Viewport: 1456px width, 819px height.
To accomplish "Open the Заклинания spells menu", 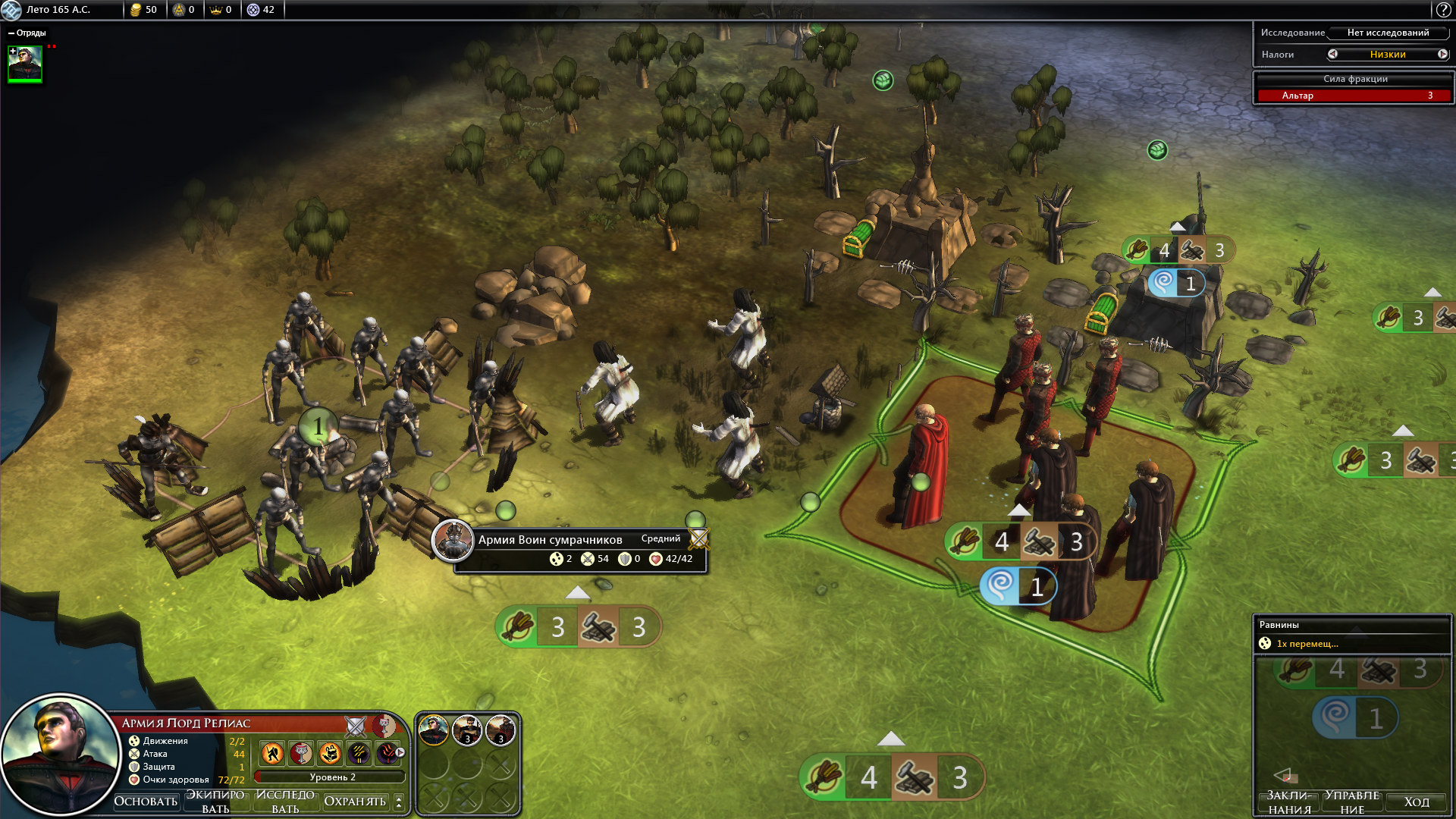I will tap(1289, 802).
